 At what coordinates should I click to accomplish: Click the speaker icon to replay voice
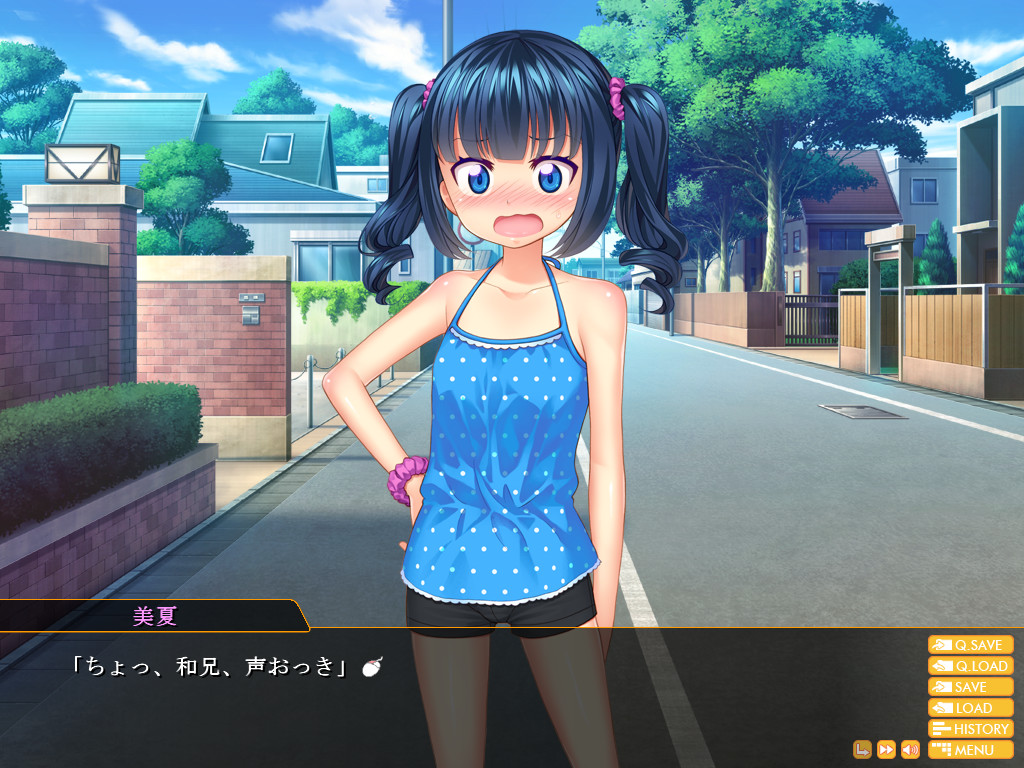click(910, 749)
